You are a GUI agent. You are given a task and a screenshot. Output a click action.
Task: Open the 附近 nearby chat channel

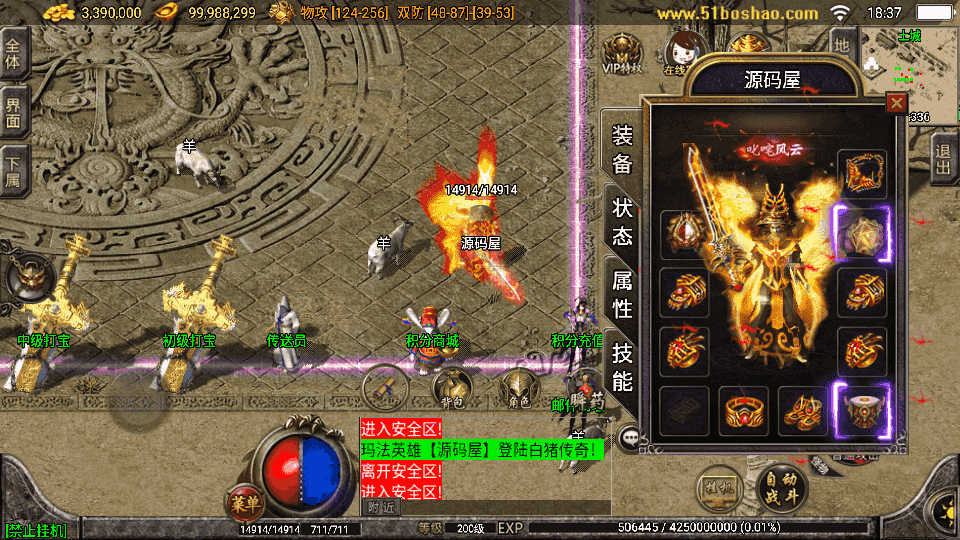click(x=381, y=508)
